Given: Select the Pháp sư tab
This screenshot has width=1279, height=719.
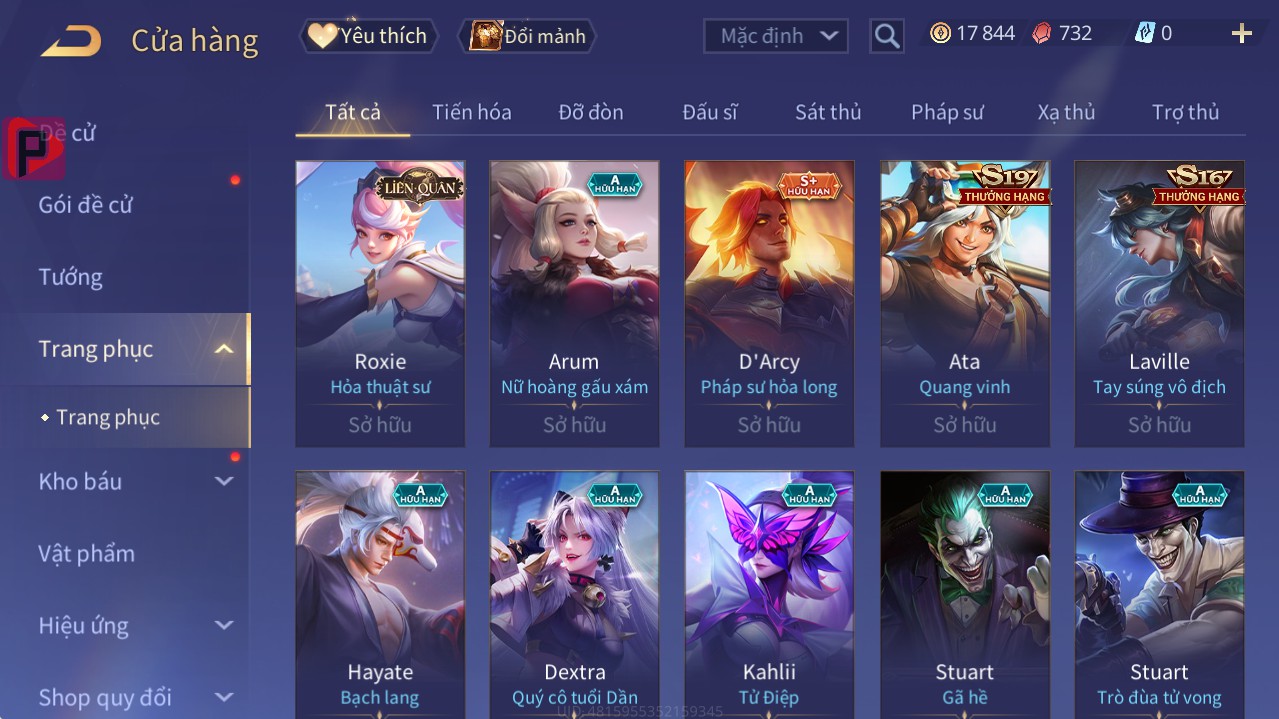Looking at the screenshot, I should pos(947,112).
